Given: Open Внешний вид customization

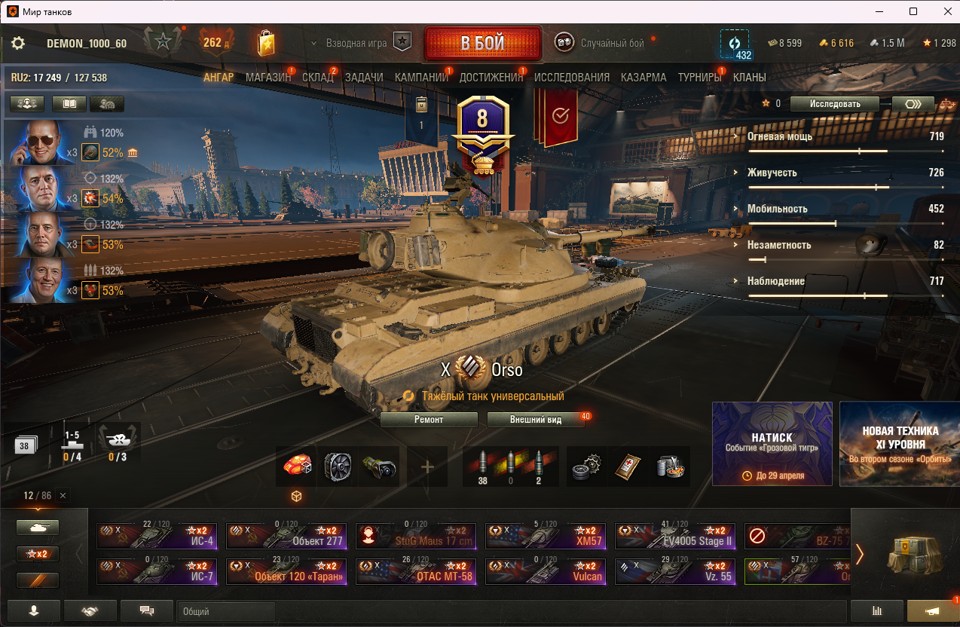Looking at the screenshot, I should (x=535, y=419).
